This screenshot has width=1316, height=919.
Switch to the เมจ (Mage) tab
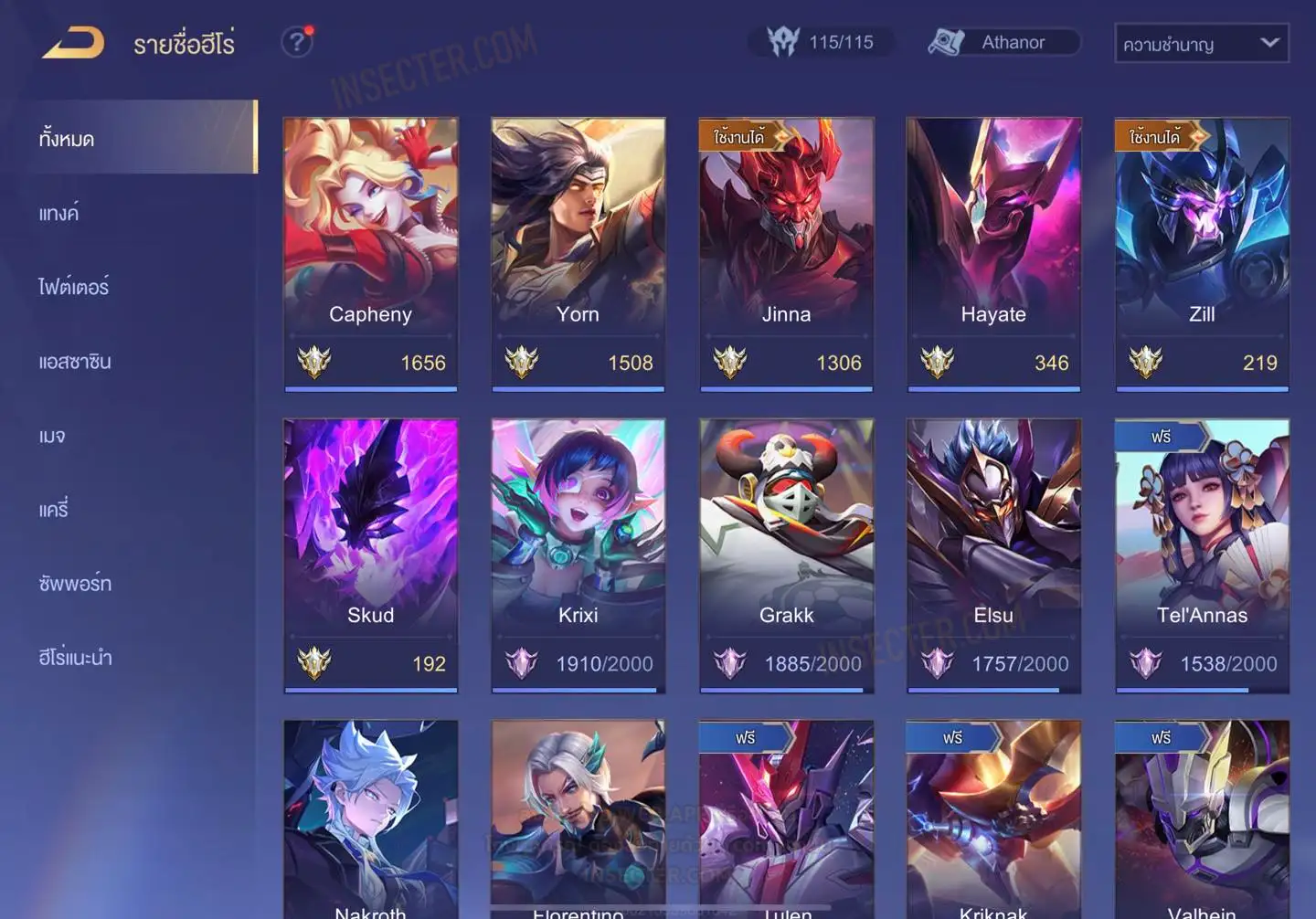pos(52,436)
